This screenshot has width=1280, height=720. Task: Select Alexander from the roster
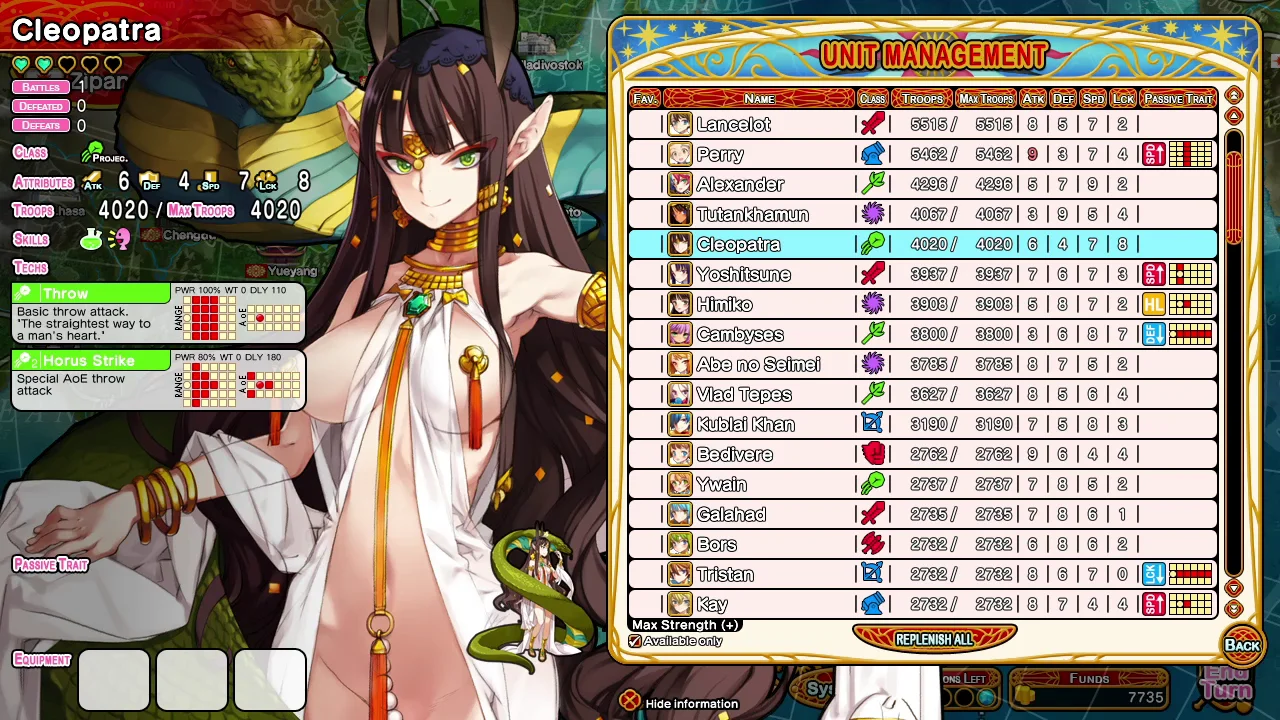(740, 185)
